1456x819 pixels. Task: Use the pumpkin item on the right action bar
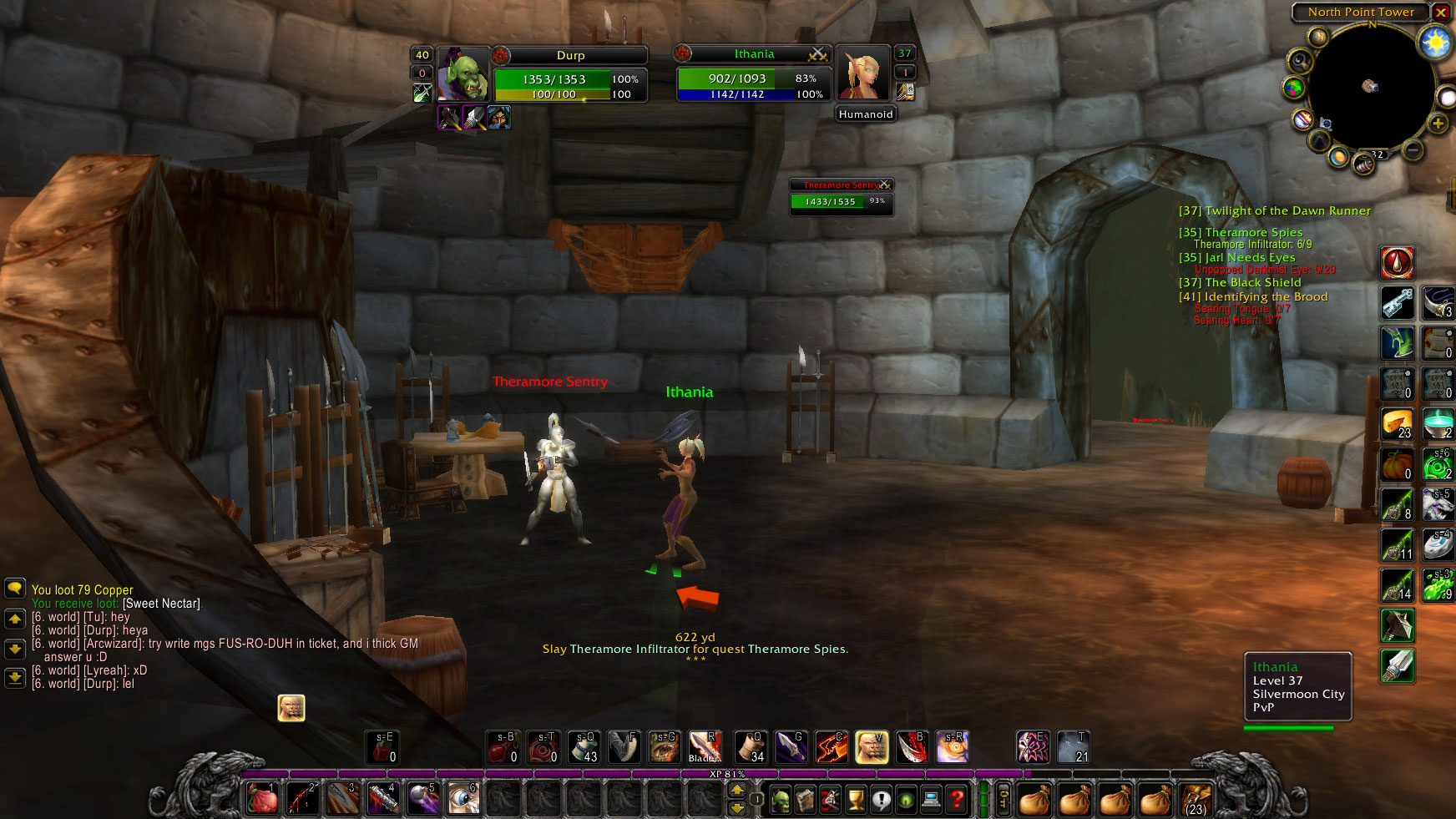(x=1397, y=463)
